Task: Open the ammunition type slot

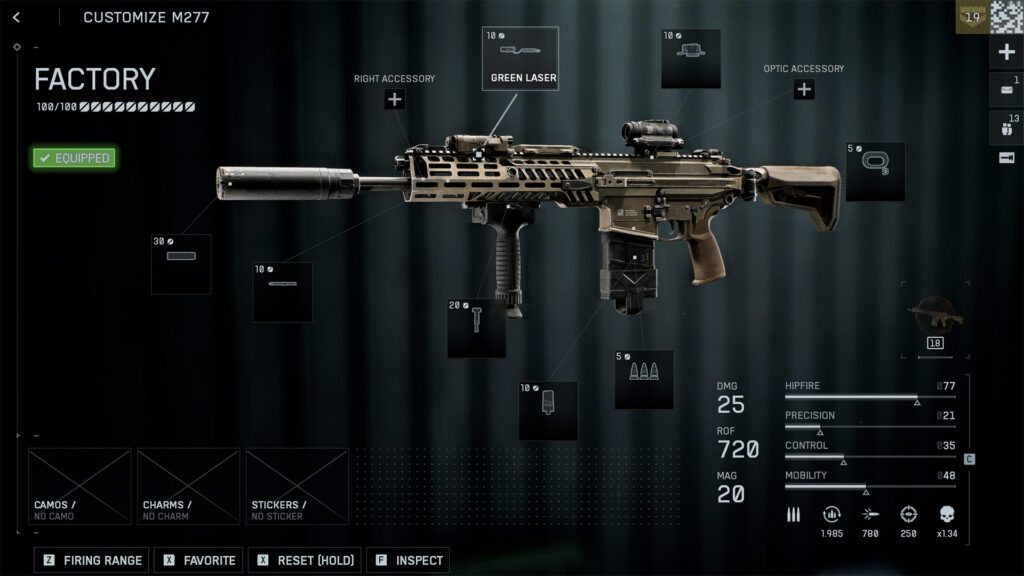Action: pos(644,379)
